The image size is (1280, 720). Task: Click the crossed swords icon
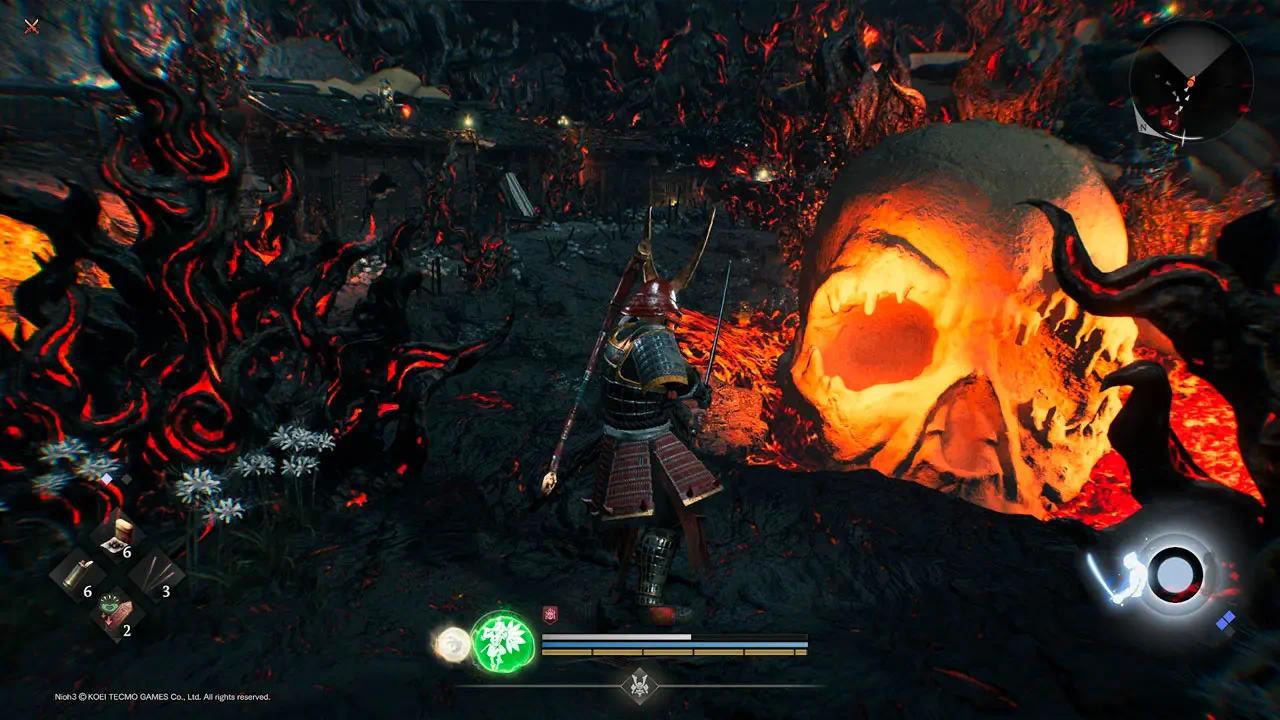[x=32, y=25]
